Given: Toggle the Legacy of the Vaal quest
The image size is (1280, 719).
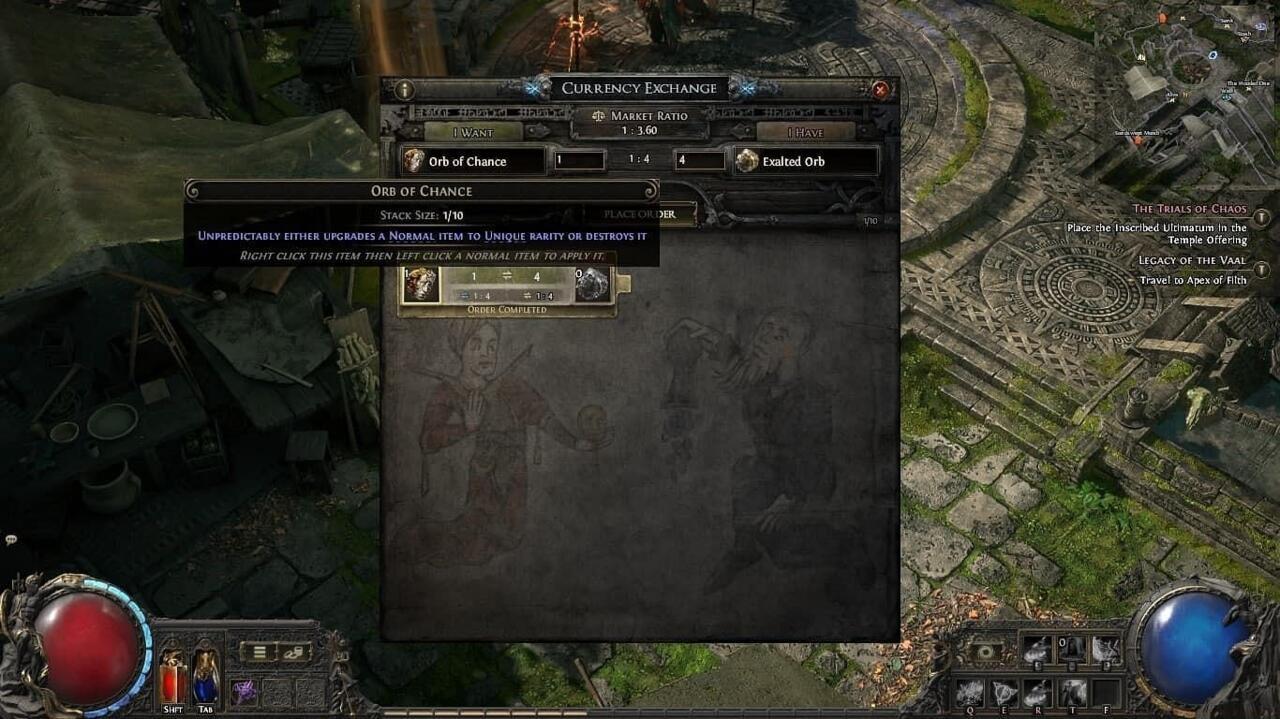Looking at the screenshot, I should click(1262, 269).
